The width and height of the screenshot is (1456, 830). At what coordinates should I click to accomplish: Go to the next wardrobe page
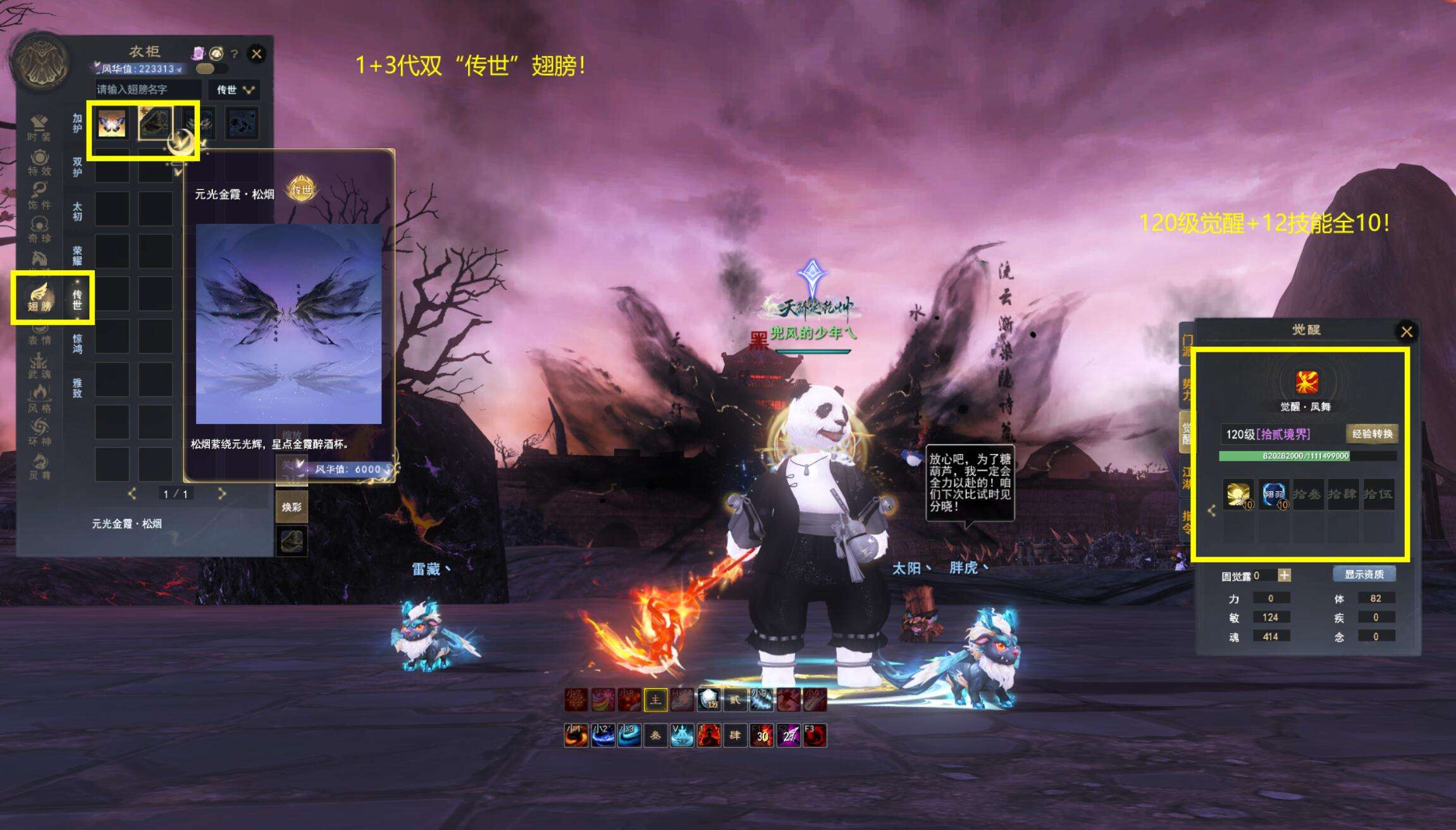pos(222,493)
